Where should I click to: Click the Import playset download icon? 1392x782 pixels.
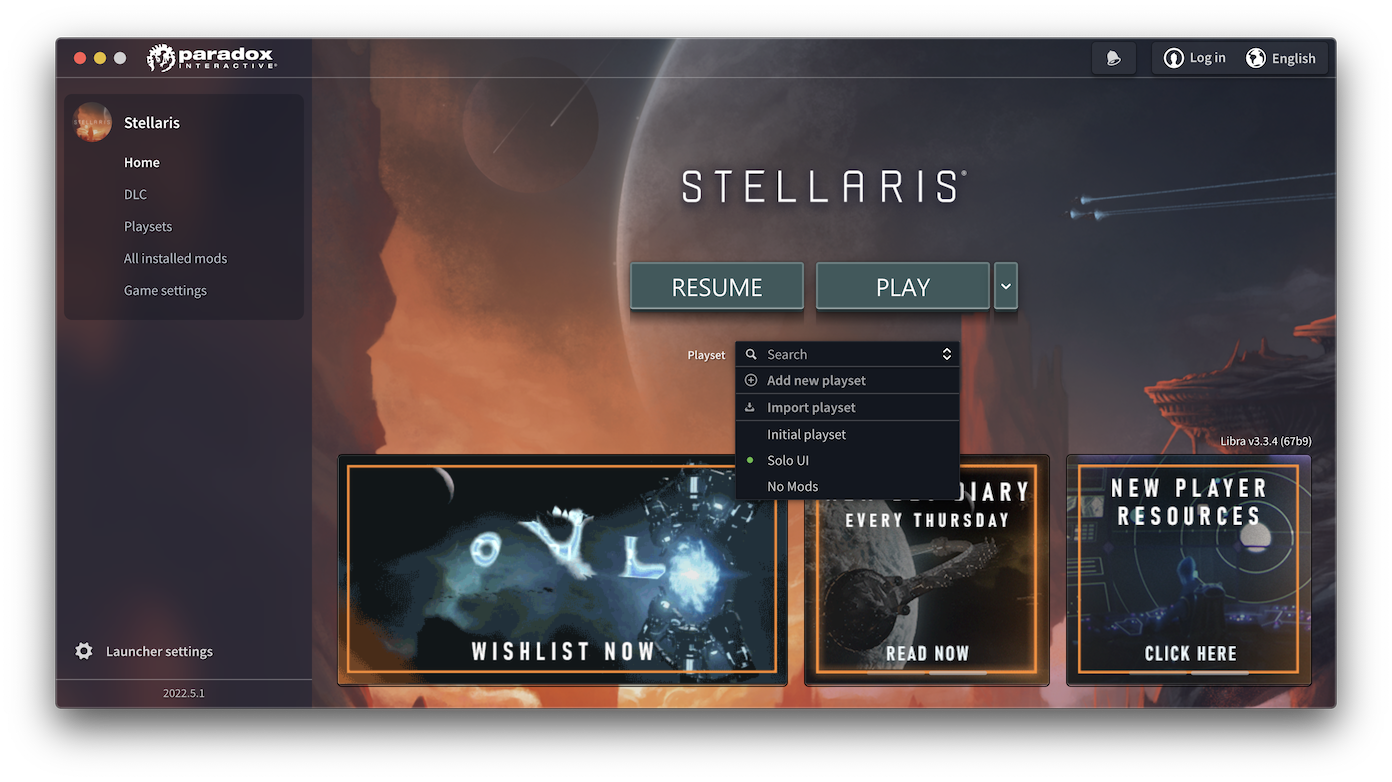(751, 407)
